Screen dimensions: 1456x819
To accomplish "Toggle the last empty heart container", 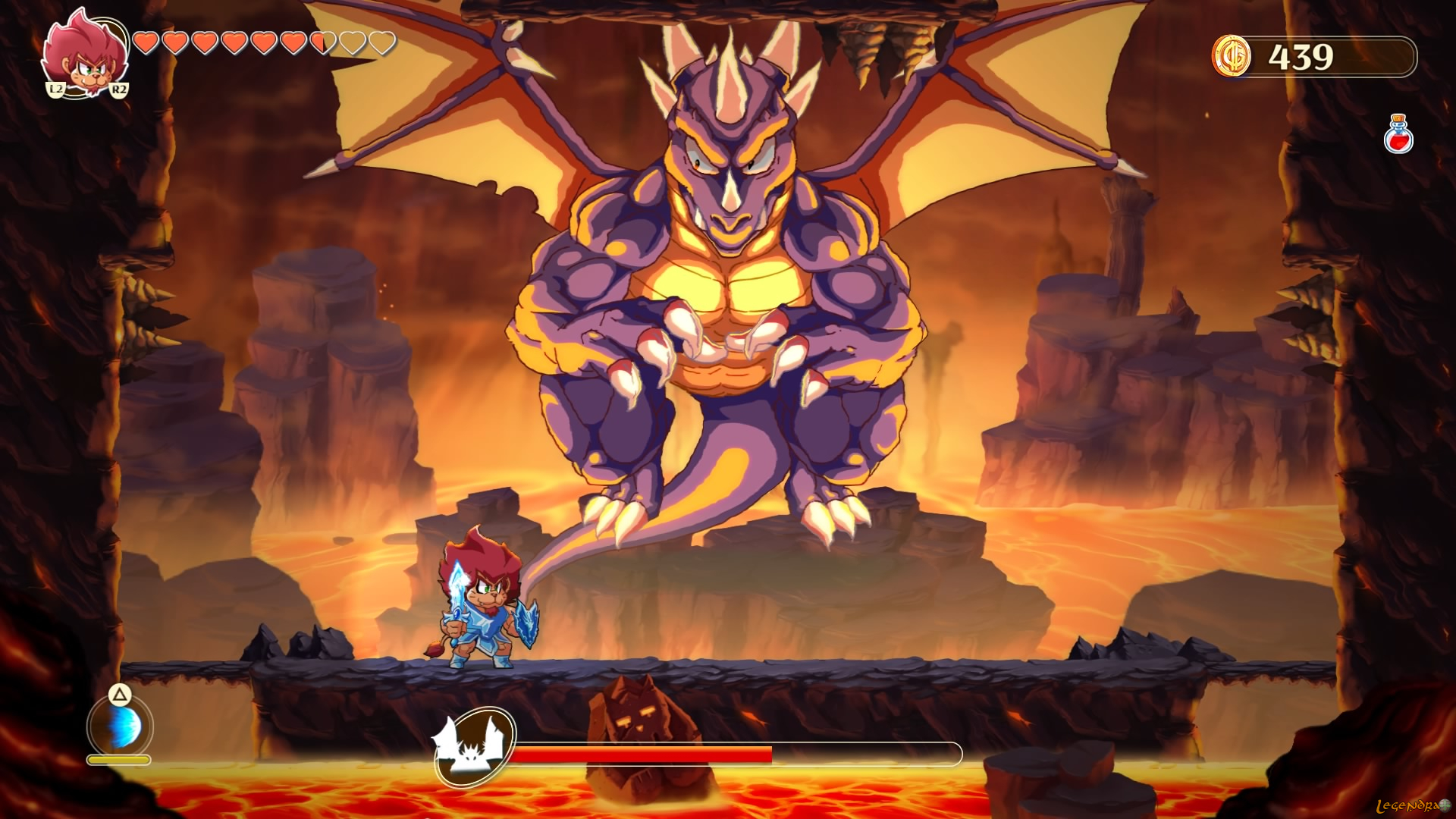I will [x=383, y=42].
